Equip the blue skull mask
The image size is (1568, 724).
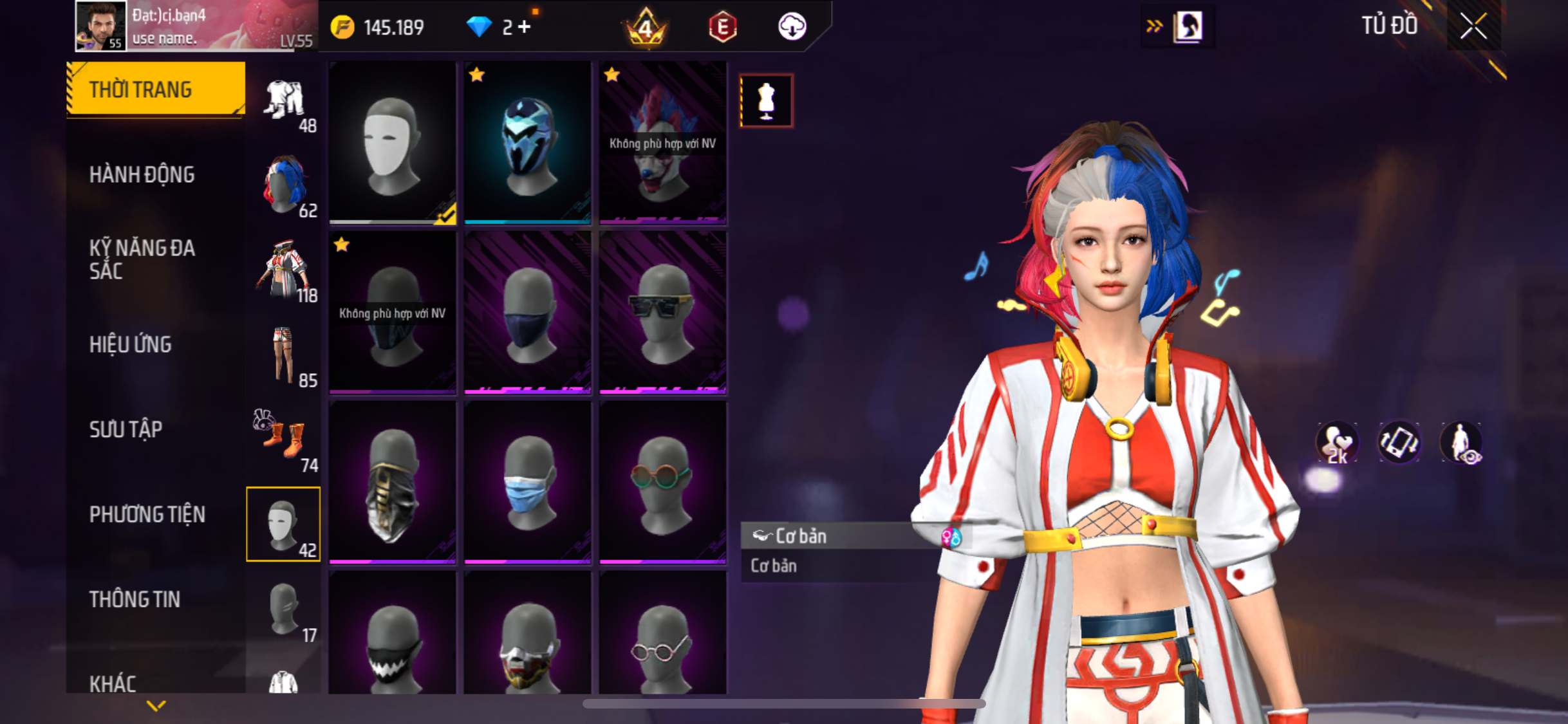[x=527, y=143]
